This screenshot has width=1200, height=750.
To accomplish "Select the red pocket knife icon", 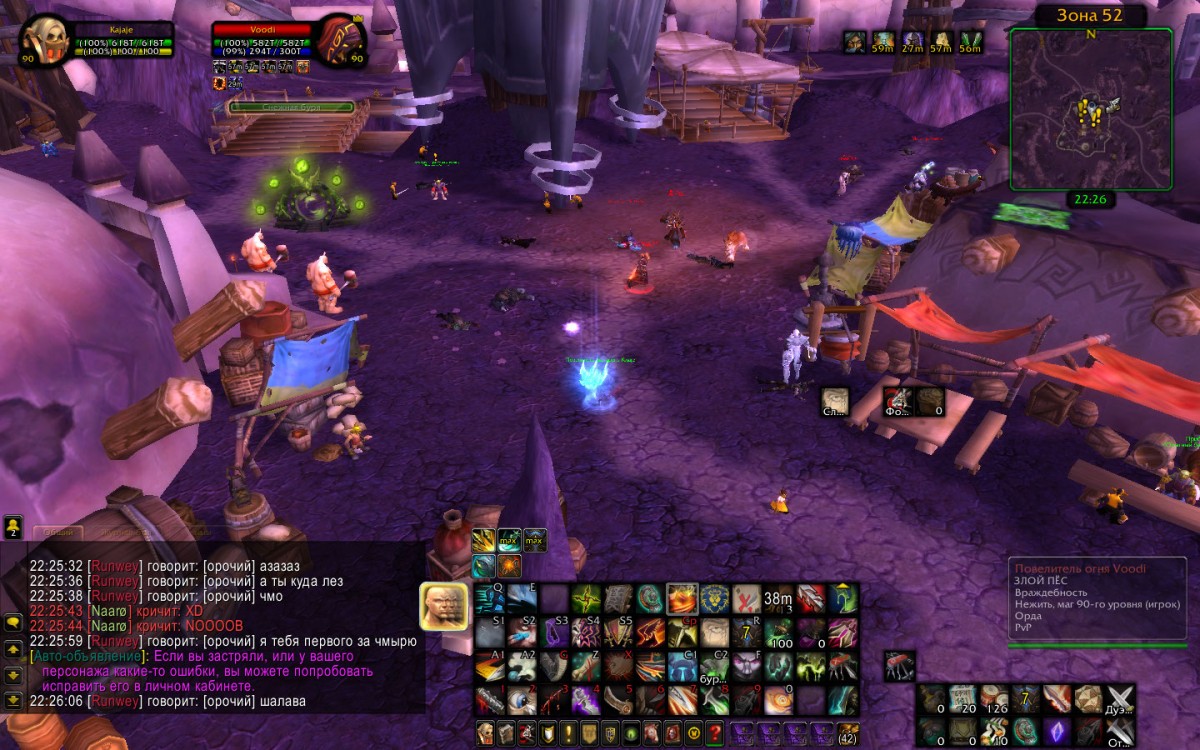I will tap(898, 665).
